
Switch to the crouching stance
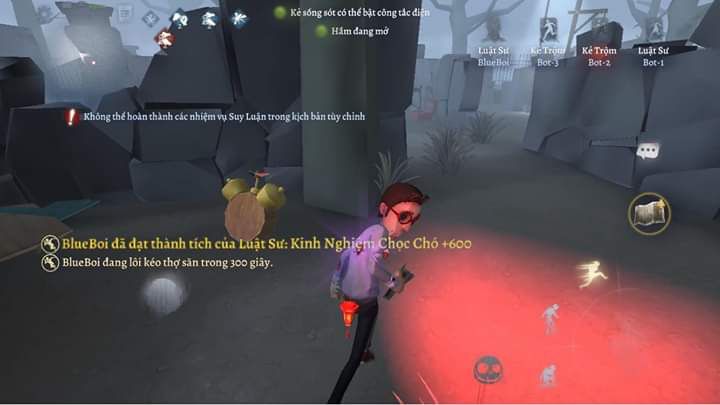[547, 375]
